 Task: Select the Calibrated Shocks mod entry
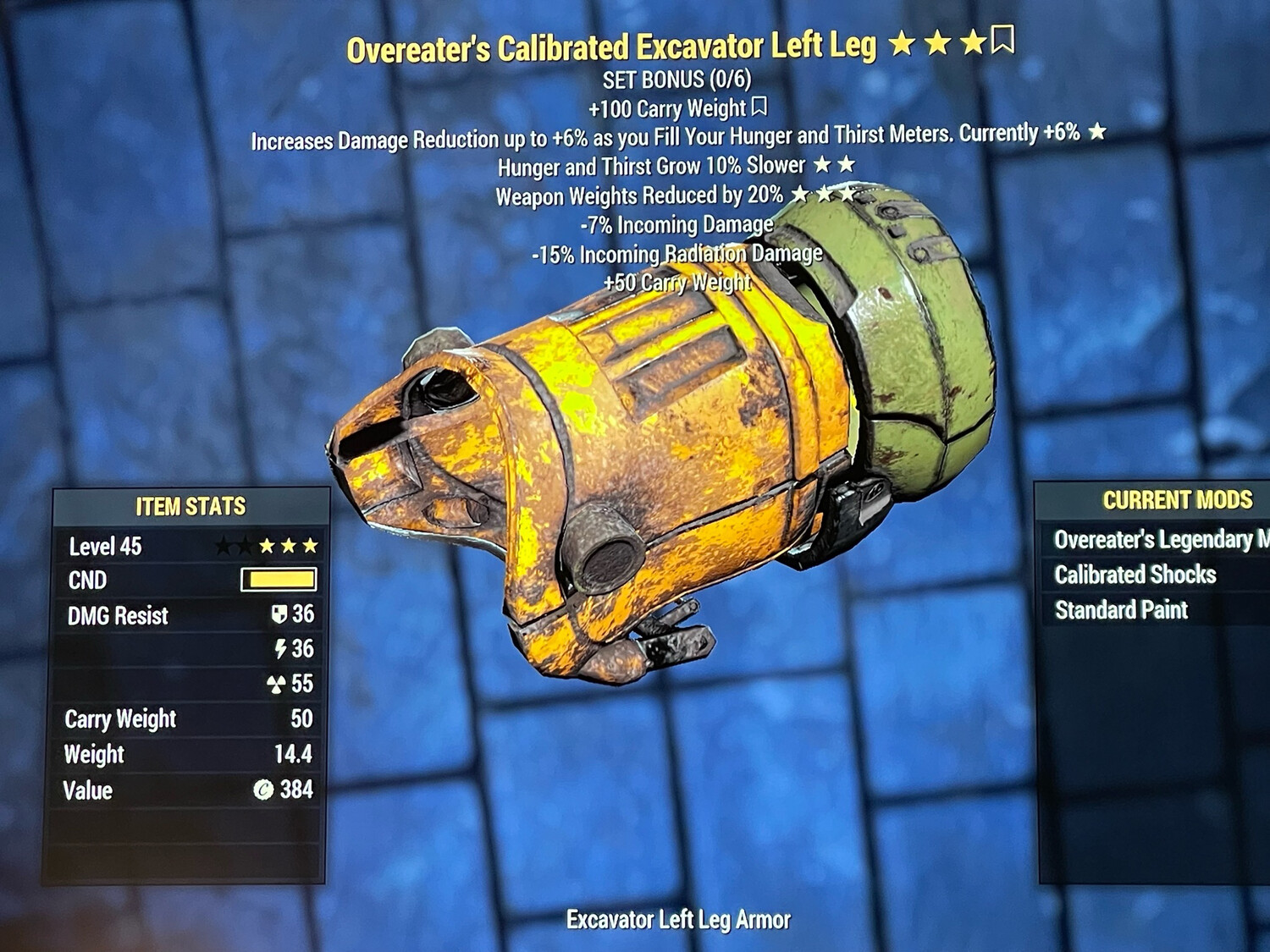tap(1135, 575)
